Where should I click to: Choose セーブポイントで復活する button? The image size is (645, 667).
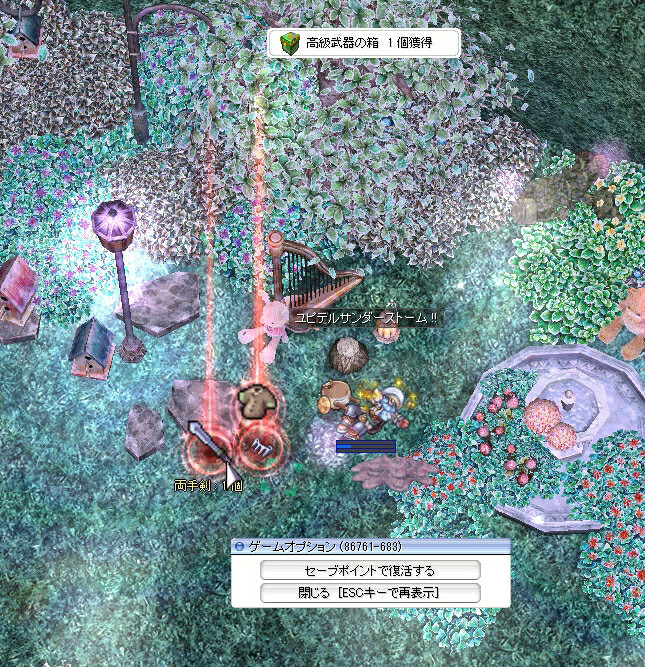[370, 570]
